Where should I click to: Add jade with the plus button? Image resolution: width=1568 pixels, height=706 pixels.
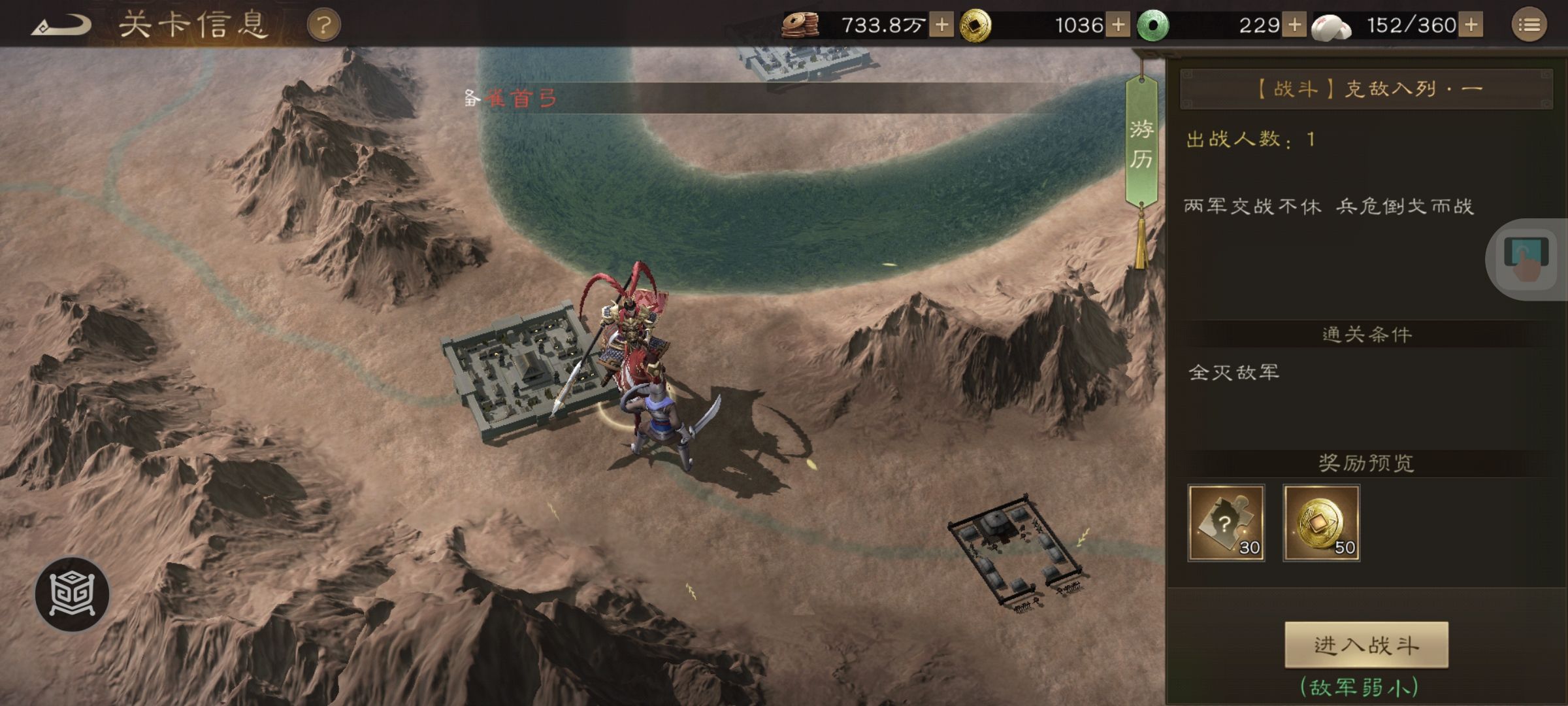click(1294, 25)
